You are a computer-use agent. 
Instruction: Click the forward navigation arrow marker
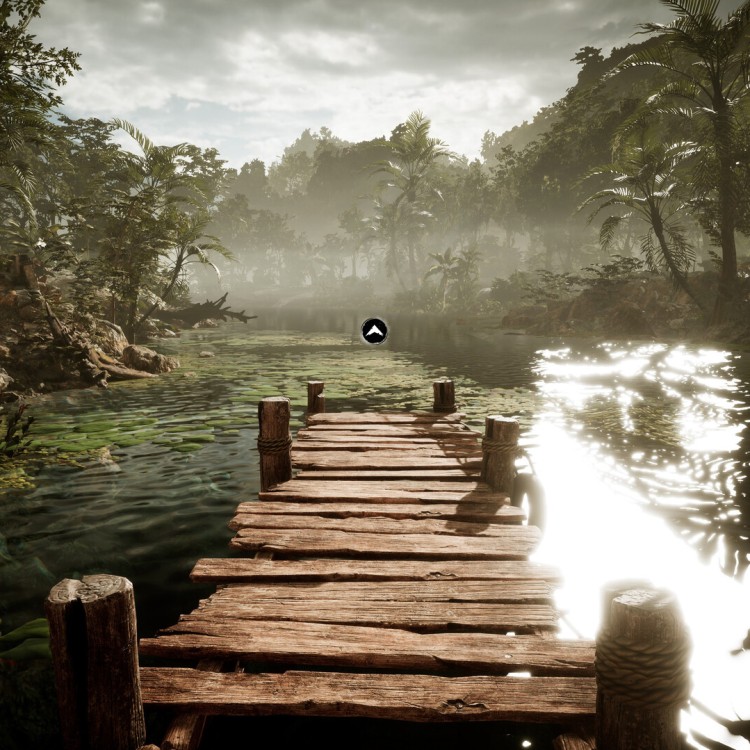[x=374, y=331]
